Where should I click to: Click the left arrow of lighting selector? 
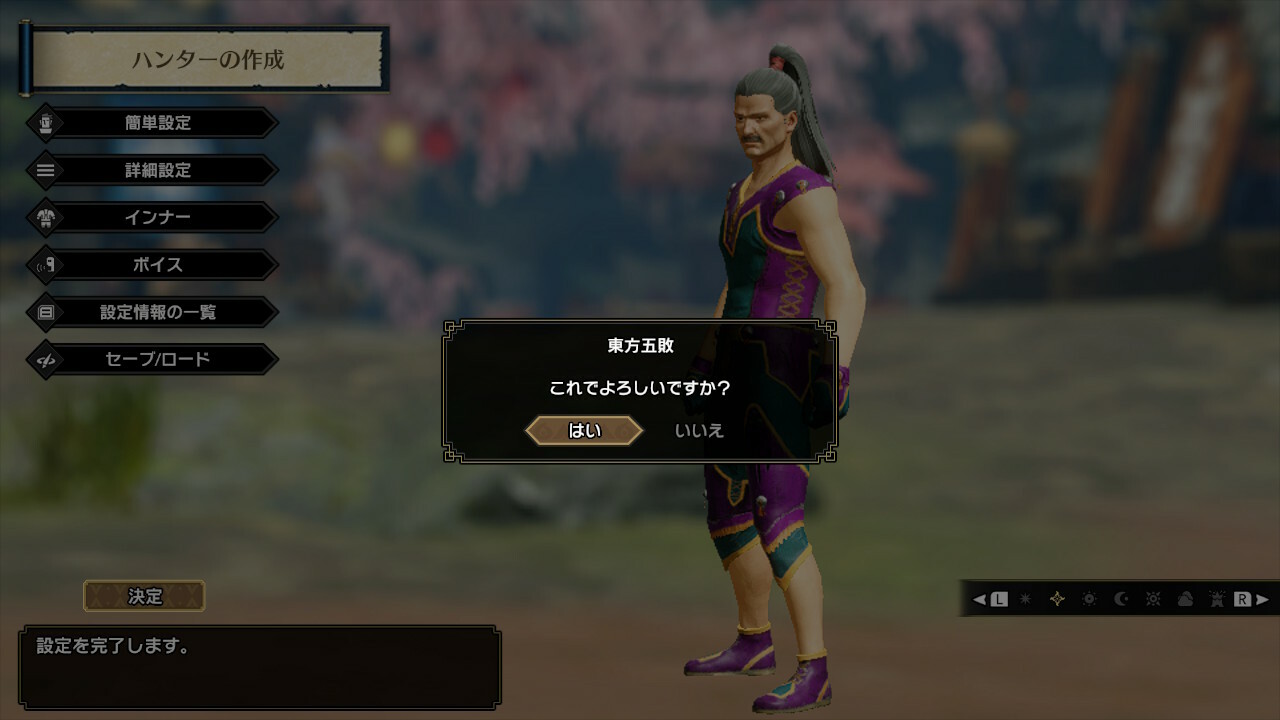point(980,599)
